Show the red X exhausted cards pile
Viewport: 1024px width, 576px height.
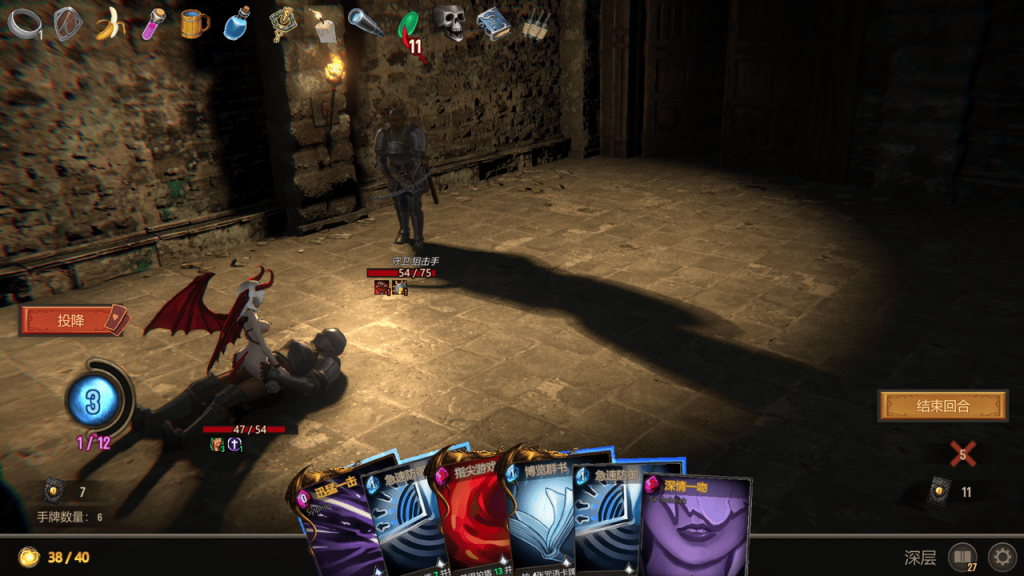tap(962, 454)
